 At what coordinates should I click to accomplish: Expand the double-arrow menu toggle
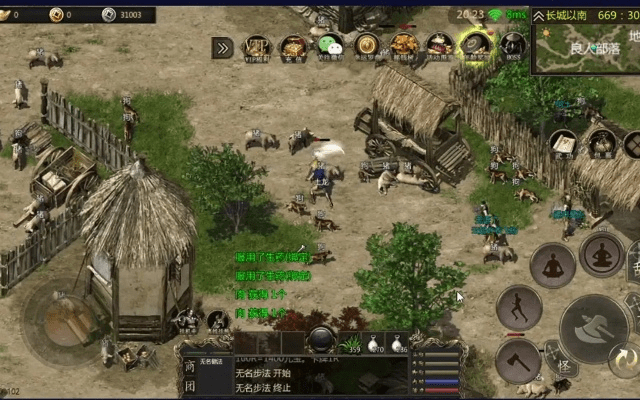[x=222, y=47]
